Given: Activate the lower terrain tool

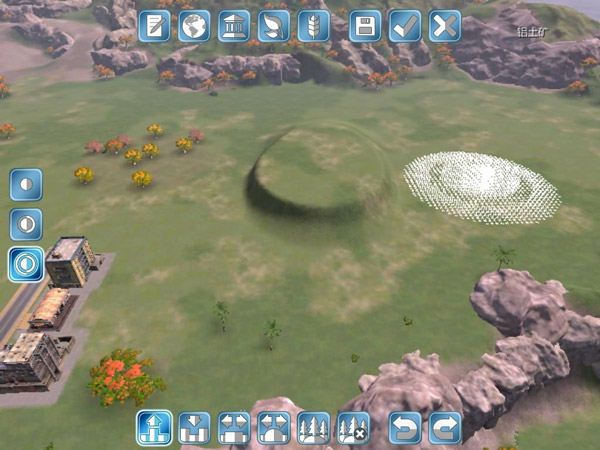Looking at the screenshot, I should pos(194,428).
